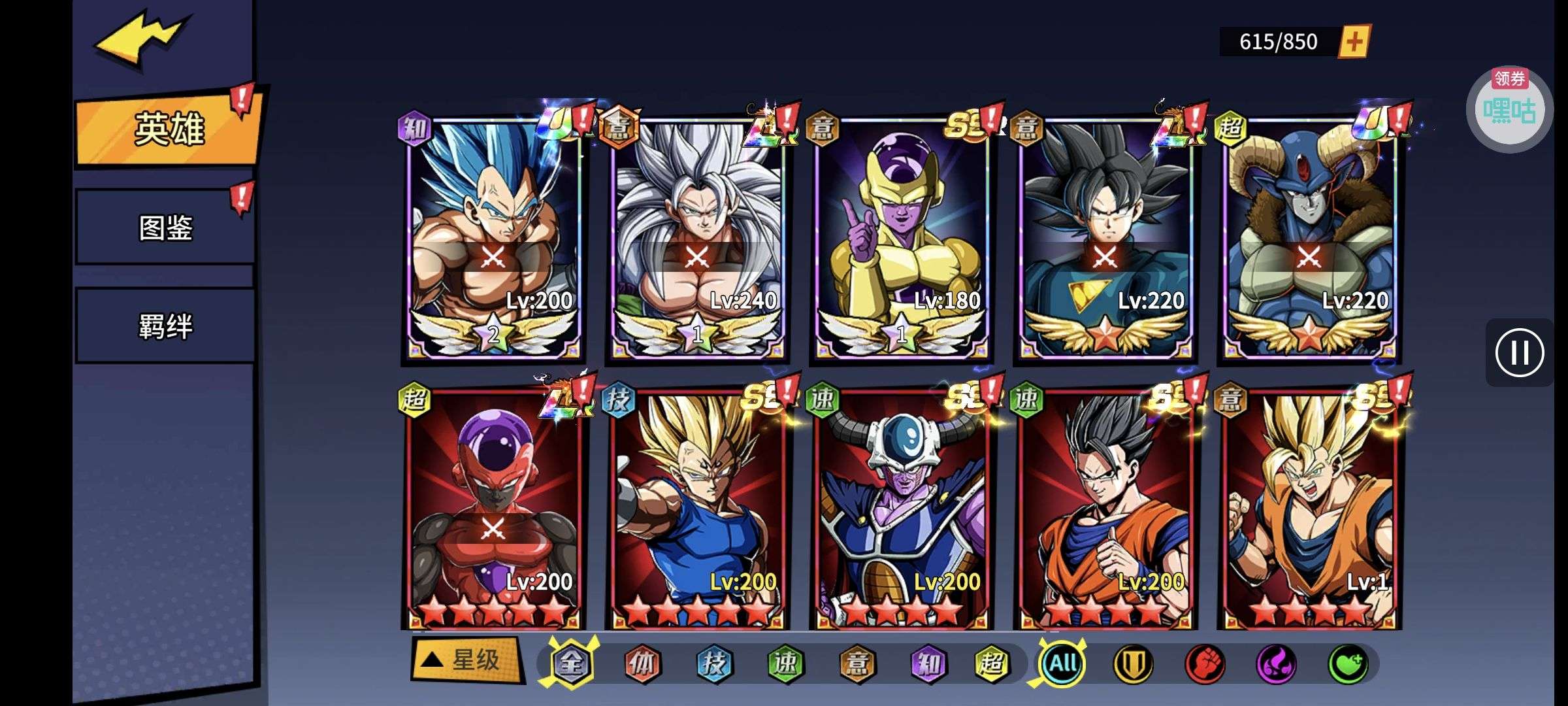The height and width of the screenshot is (706, 1568).
Task: Choose the golden Lv:180 hero card
Action: (902, 239)
